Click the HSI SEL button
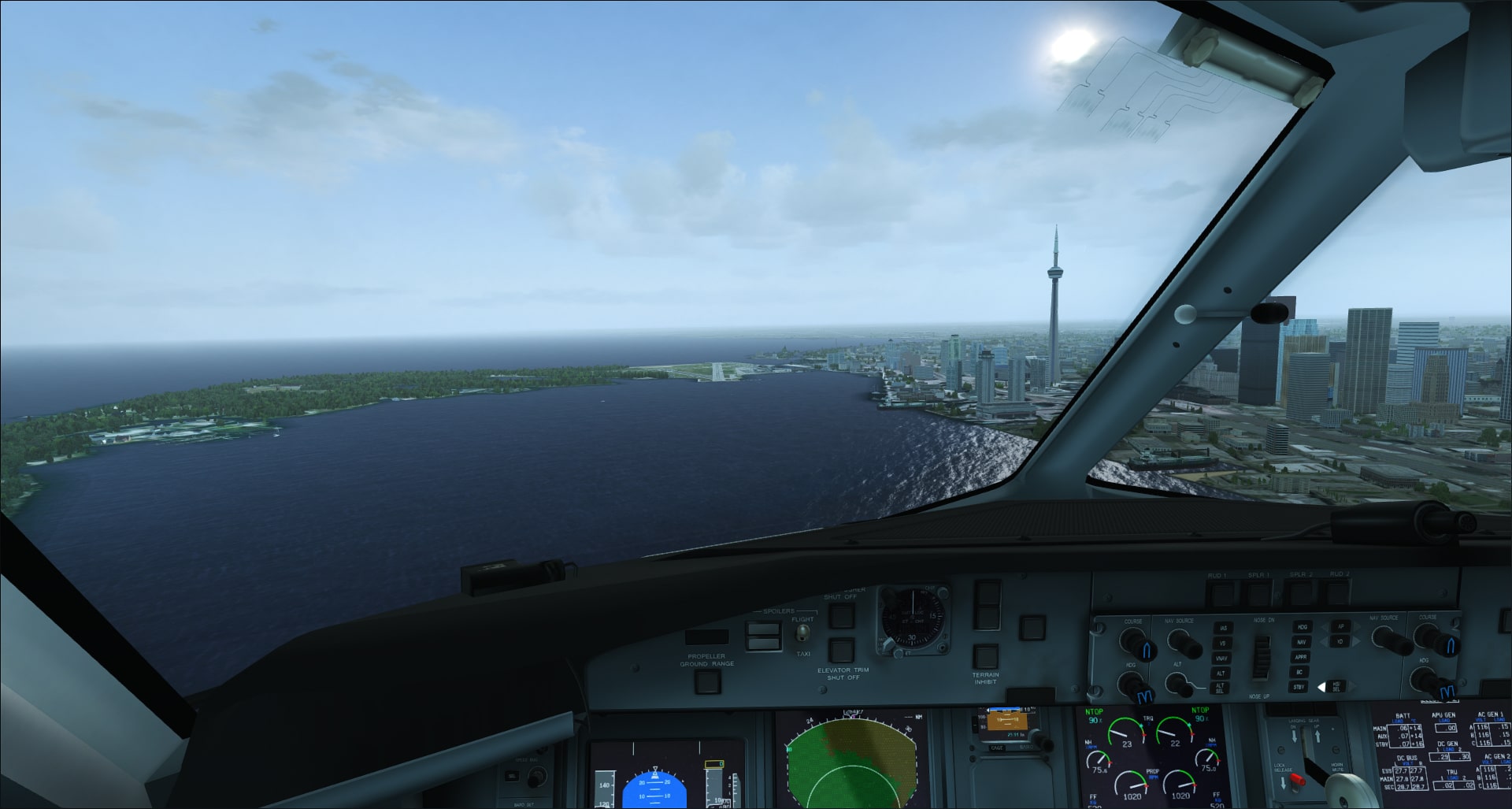 (1336, 686)
